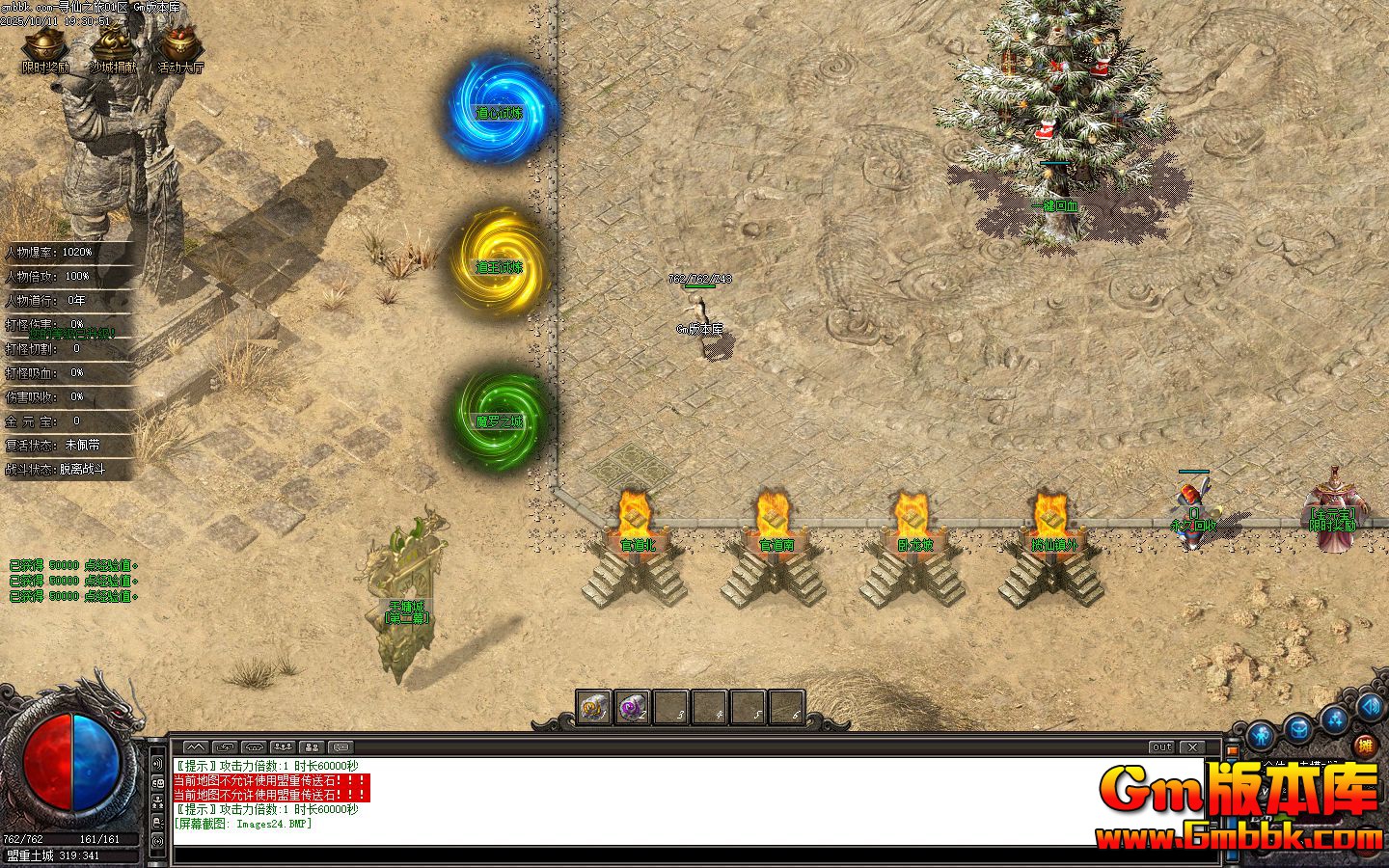1389x868 pixels.
Task: Select the first chat channel tab
Action: 195,747
